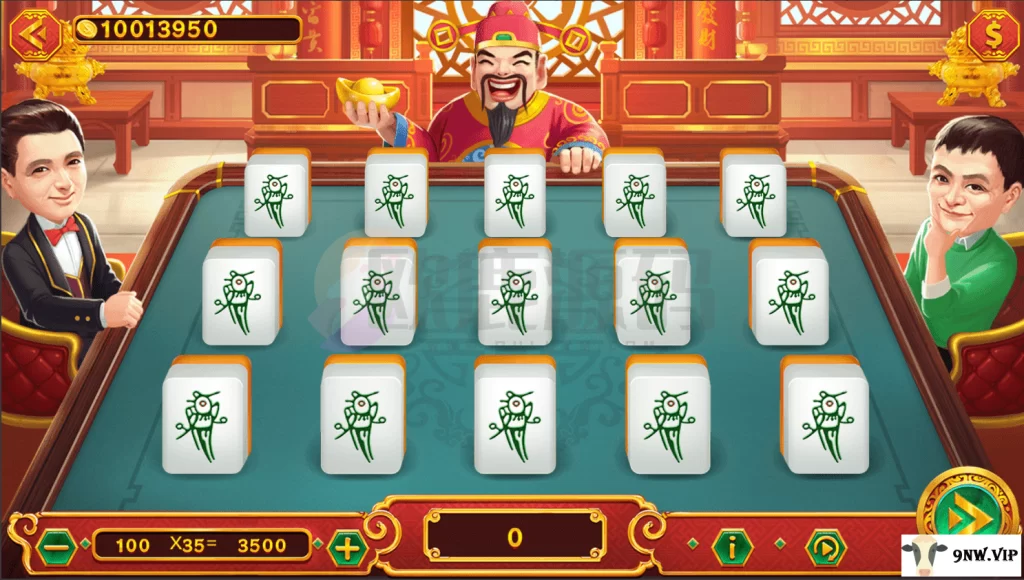The image size is (1024, 580).
Task: Decrease the bet with the minus button
Action: click(x=56, y=546)
